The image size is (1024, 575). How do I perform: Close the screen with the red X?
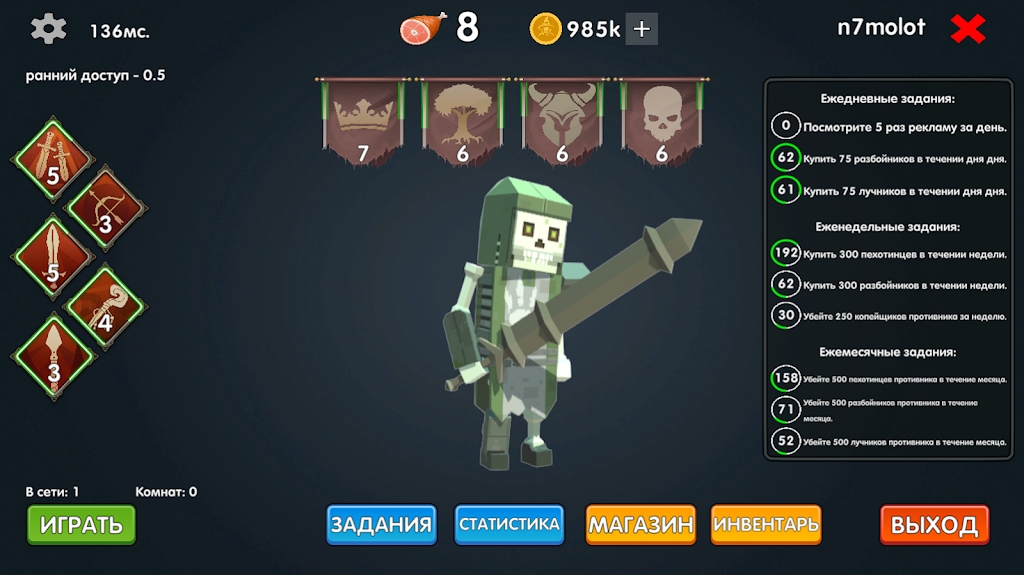(x=968, y=29)
